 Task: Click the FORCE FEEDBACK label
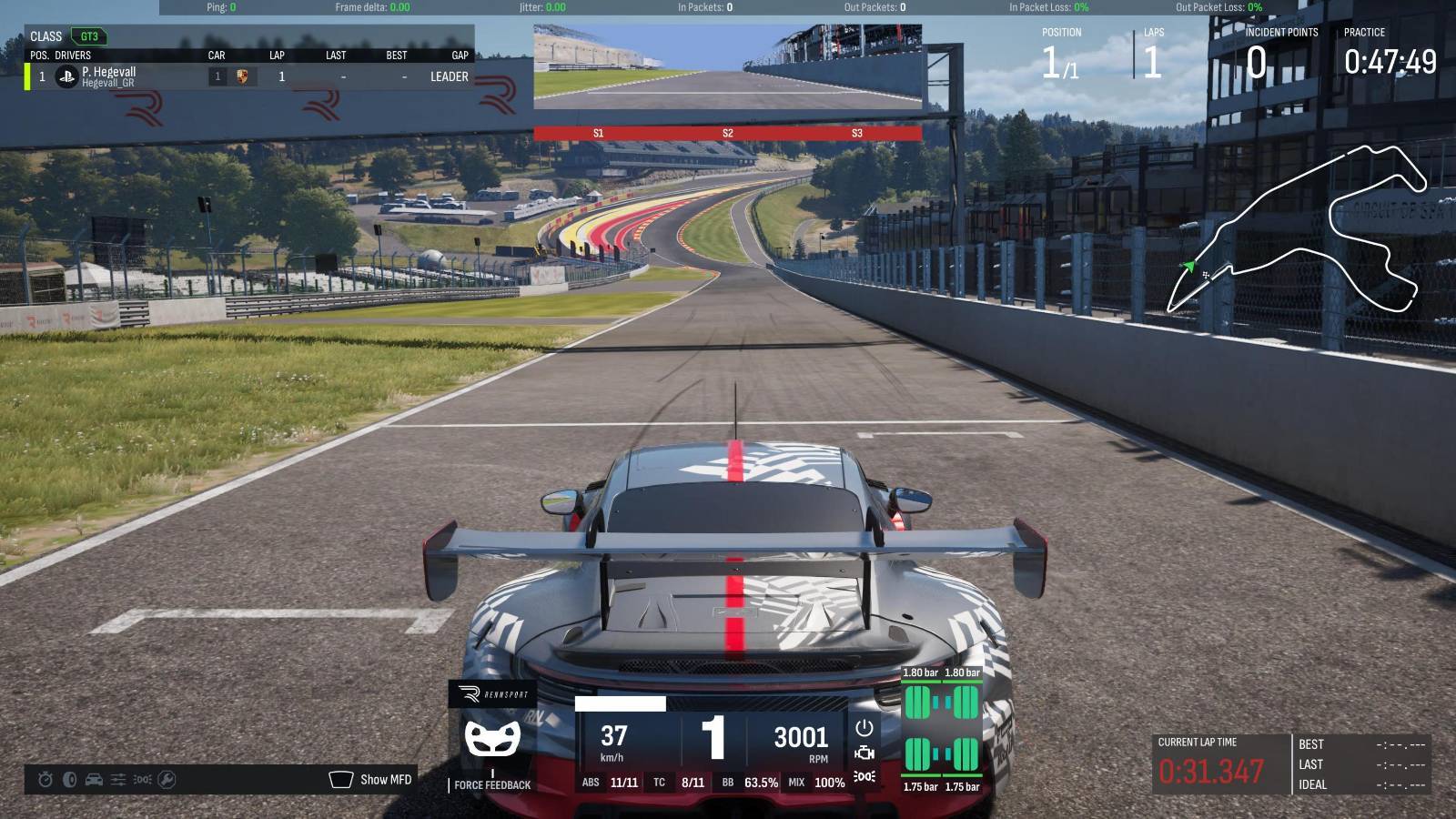click(491, 784)
